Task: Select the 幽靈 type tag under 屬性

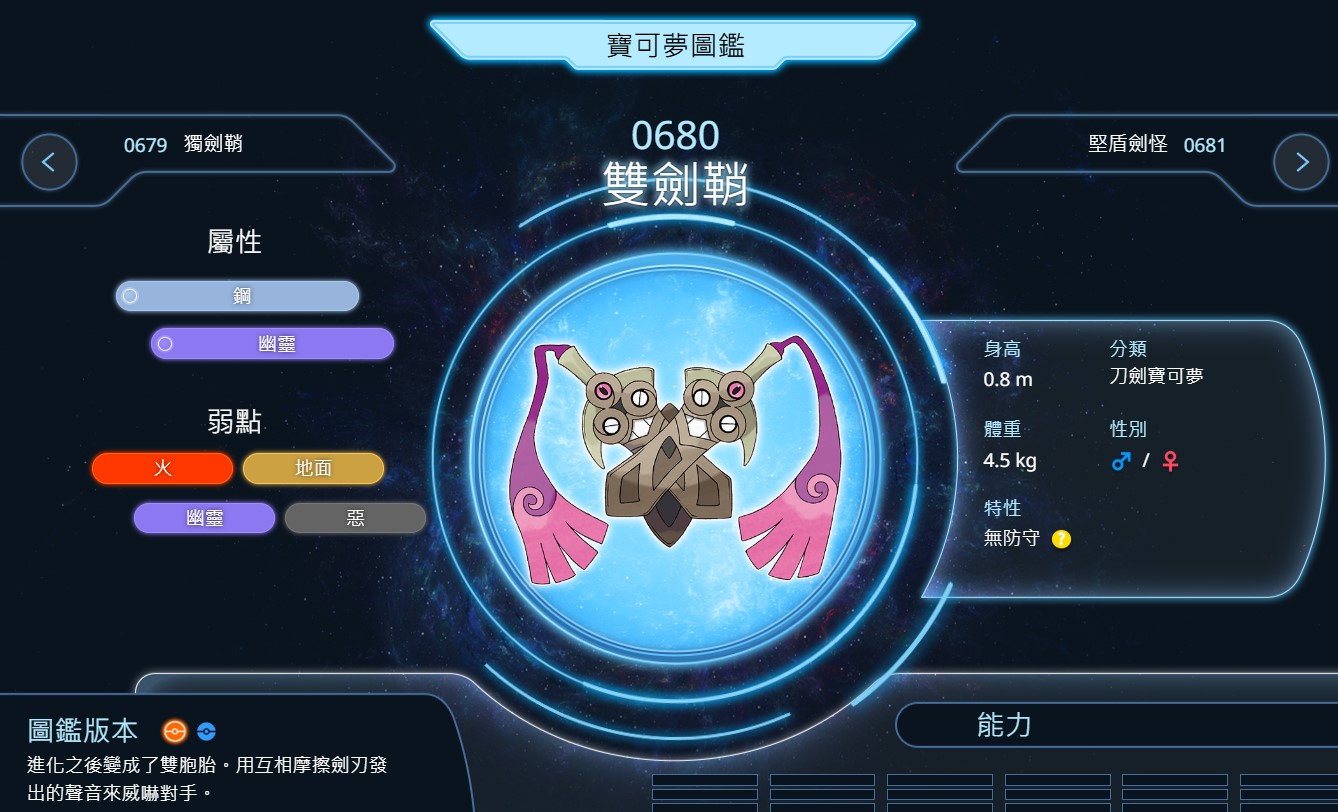Action: tap(272, 344)
